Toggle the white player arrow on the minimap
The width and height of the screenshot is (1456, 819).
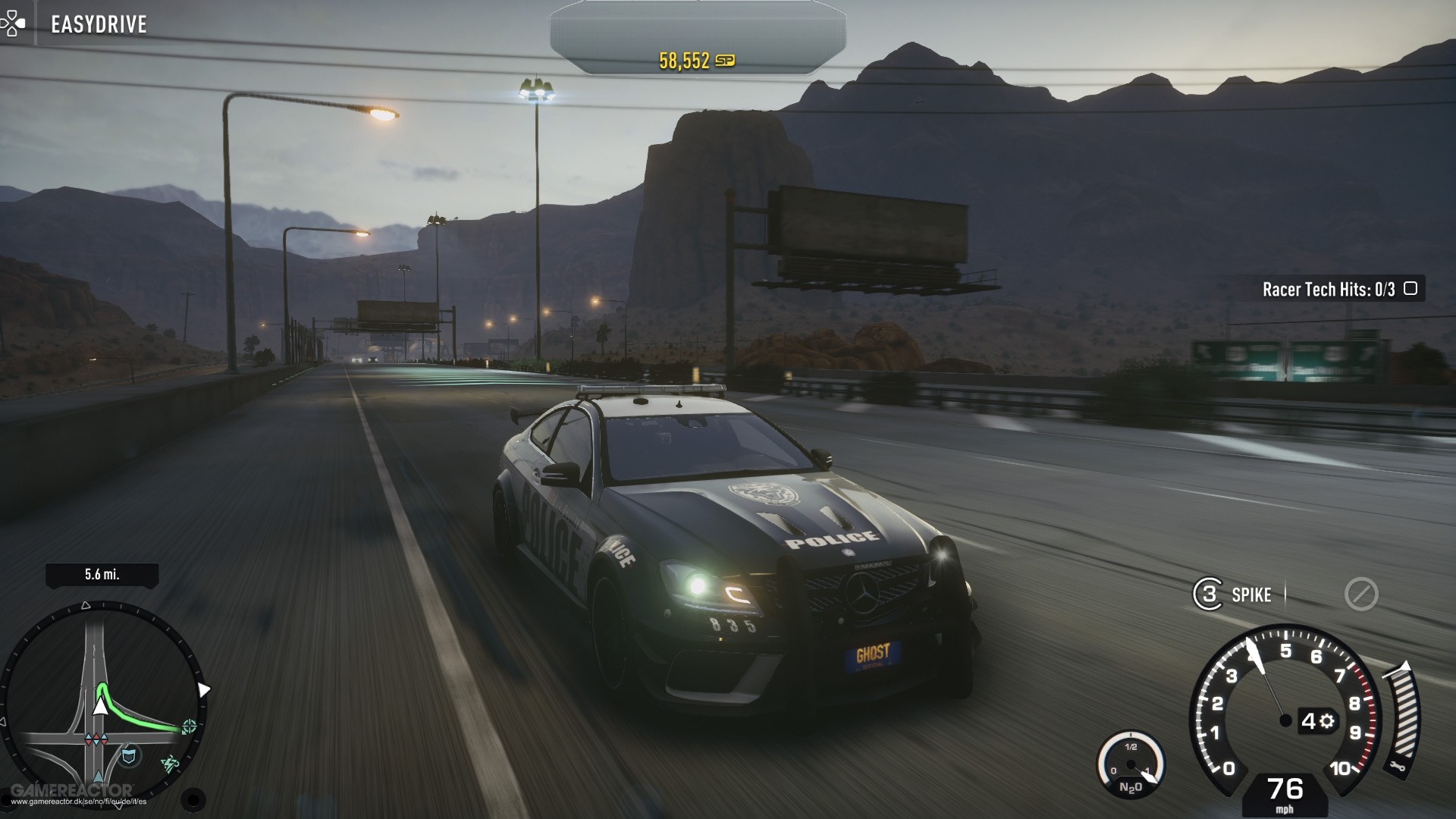pyautogui.click(x=101, y=706)
